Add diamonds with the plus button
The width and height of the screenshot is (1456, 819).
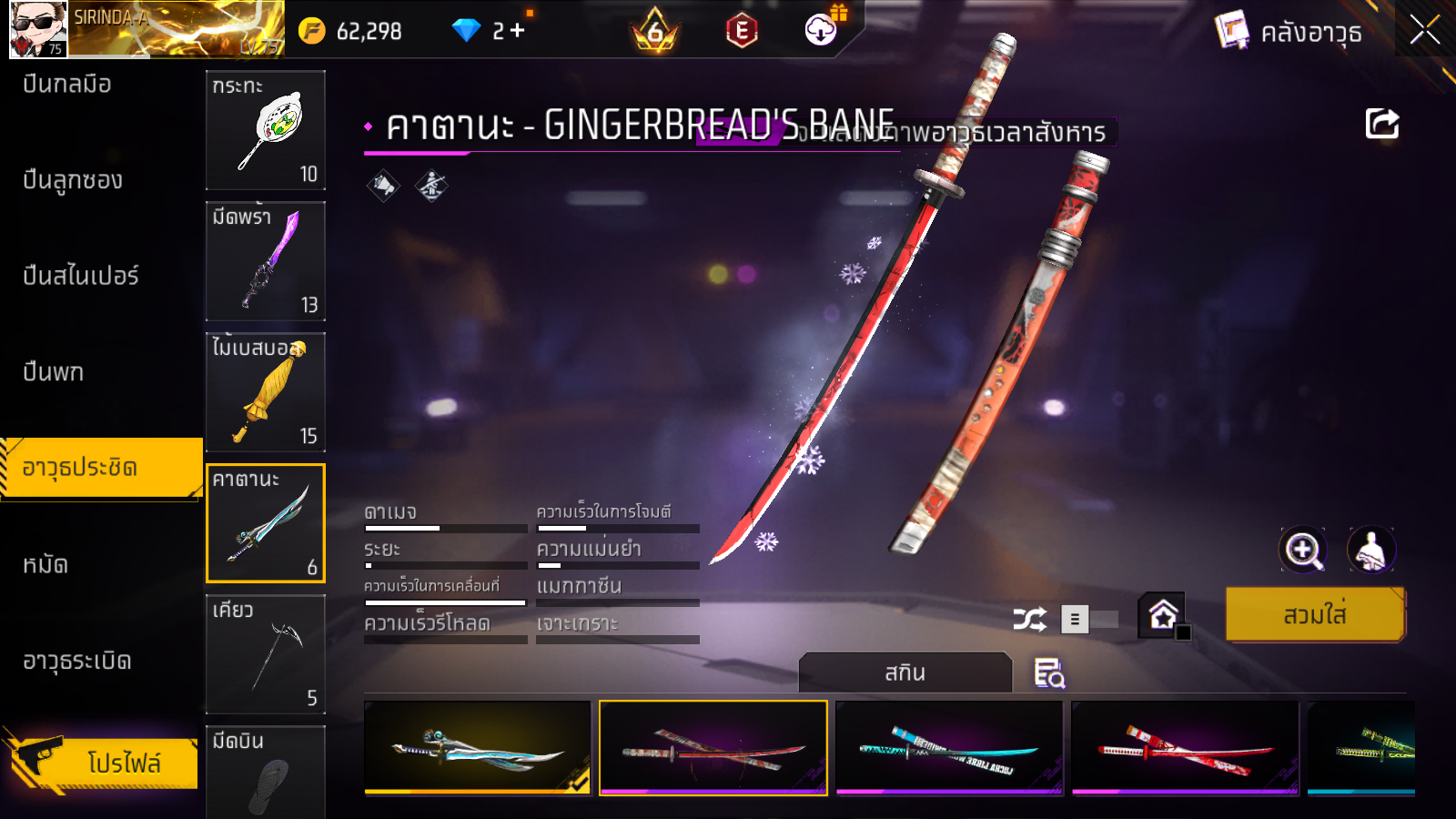pos(518,31)
